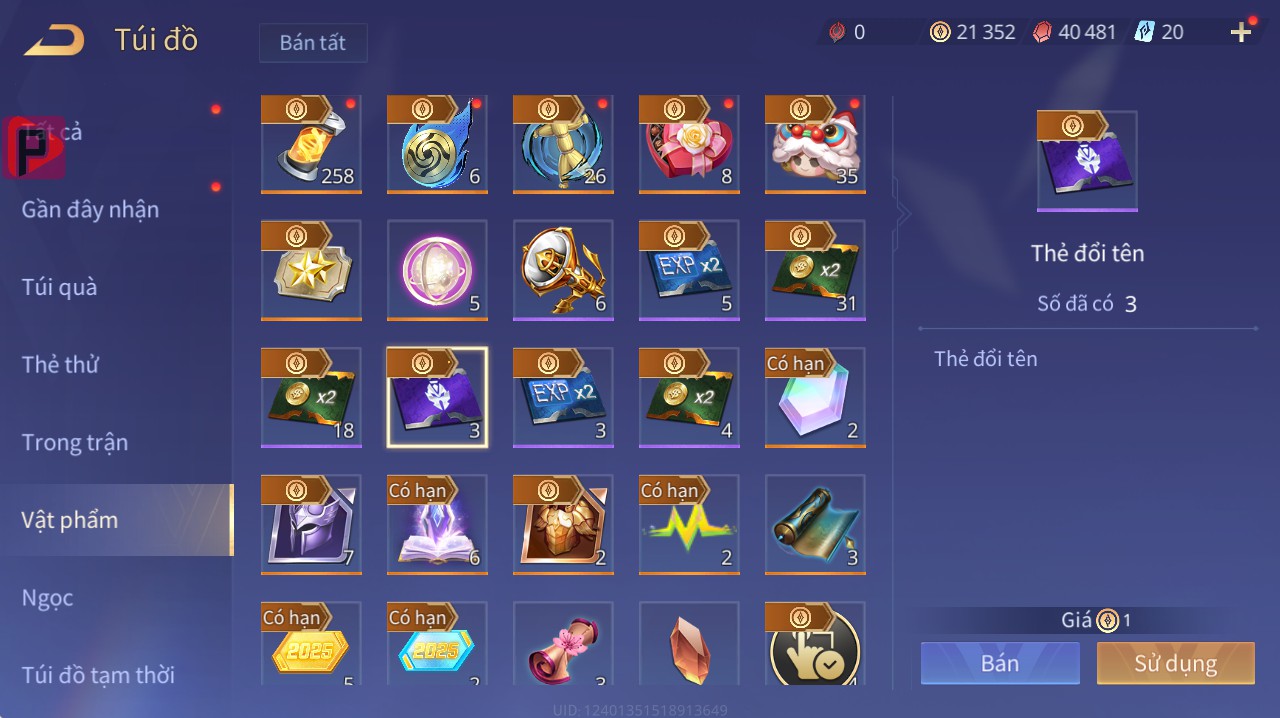
Task: Choose the Ngọc tab
Action: coord(48,598)
